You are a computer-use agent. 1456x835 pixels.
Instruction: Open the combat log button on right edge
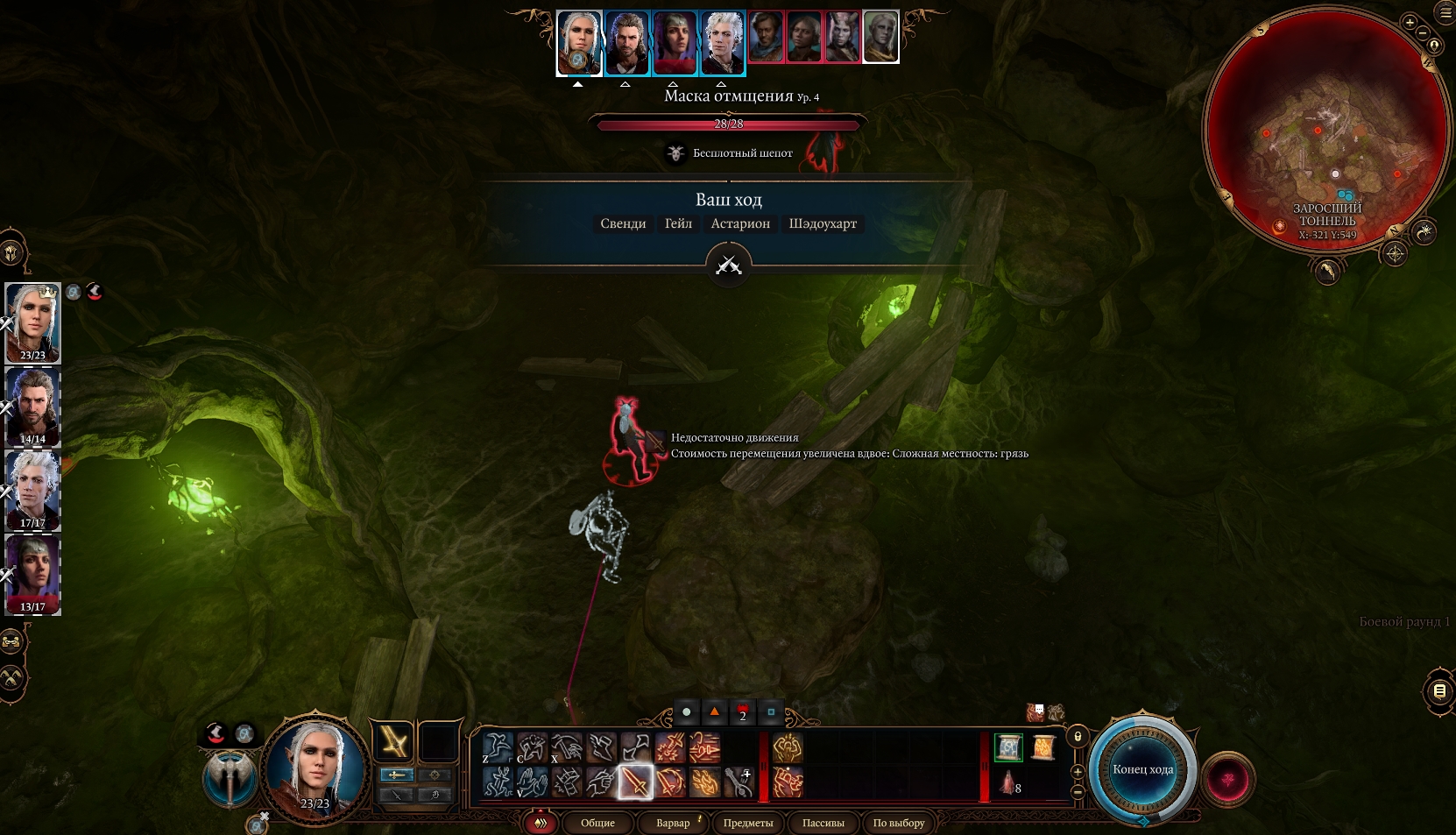click(1438, 691)
